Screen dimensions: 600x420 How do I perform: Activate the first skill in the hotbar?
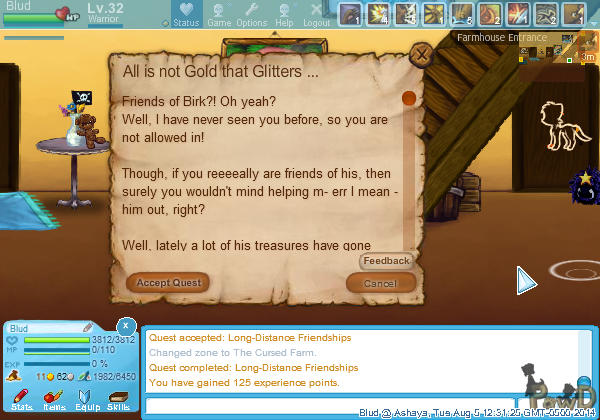pos(351,14)
